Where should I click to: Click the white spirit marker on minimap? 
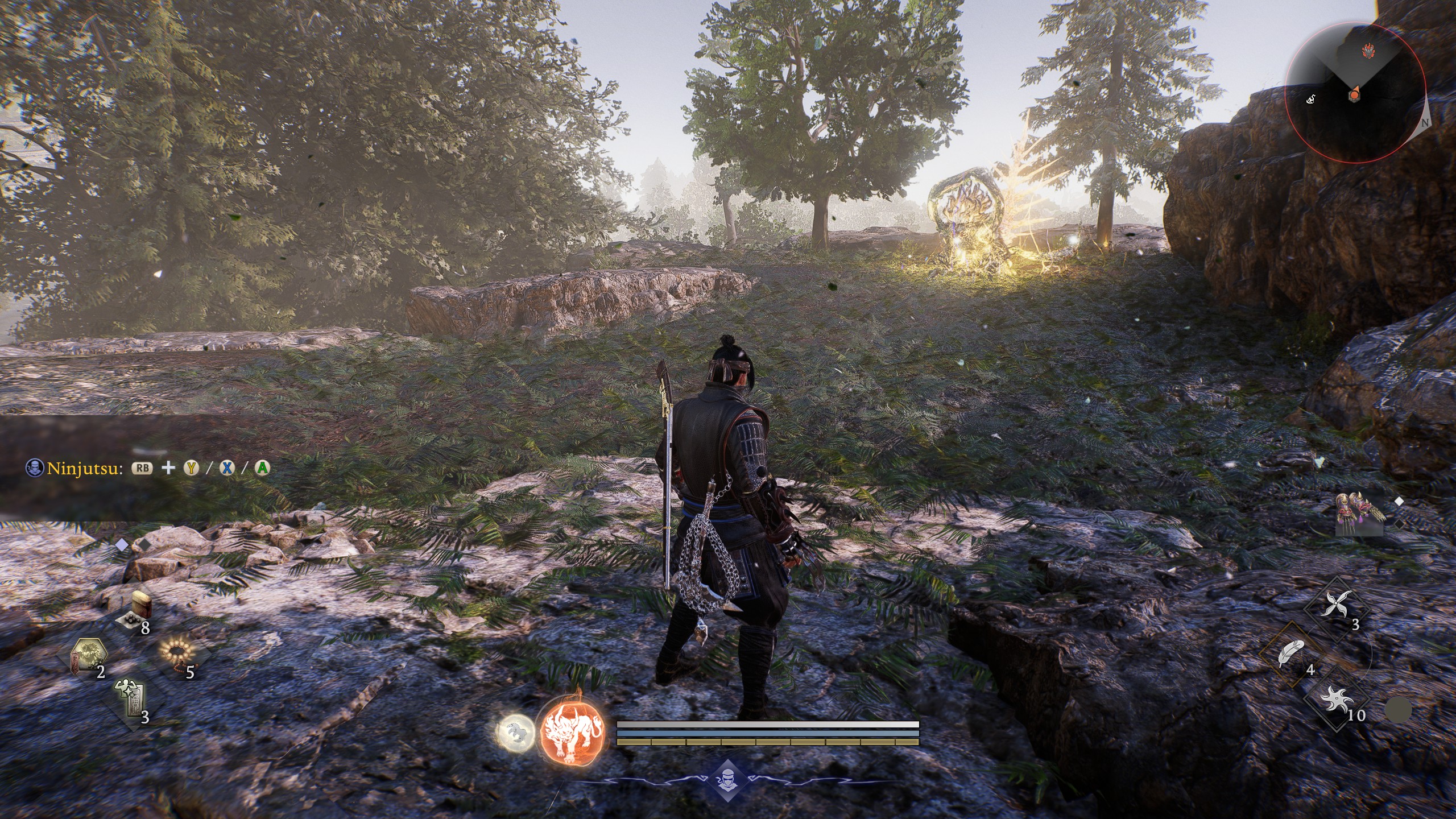[x=1310, y=100]
